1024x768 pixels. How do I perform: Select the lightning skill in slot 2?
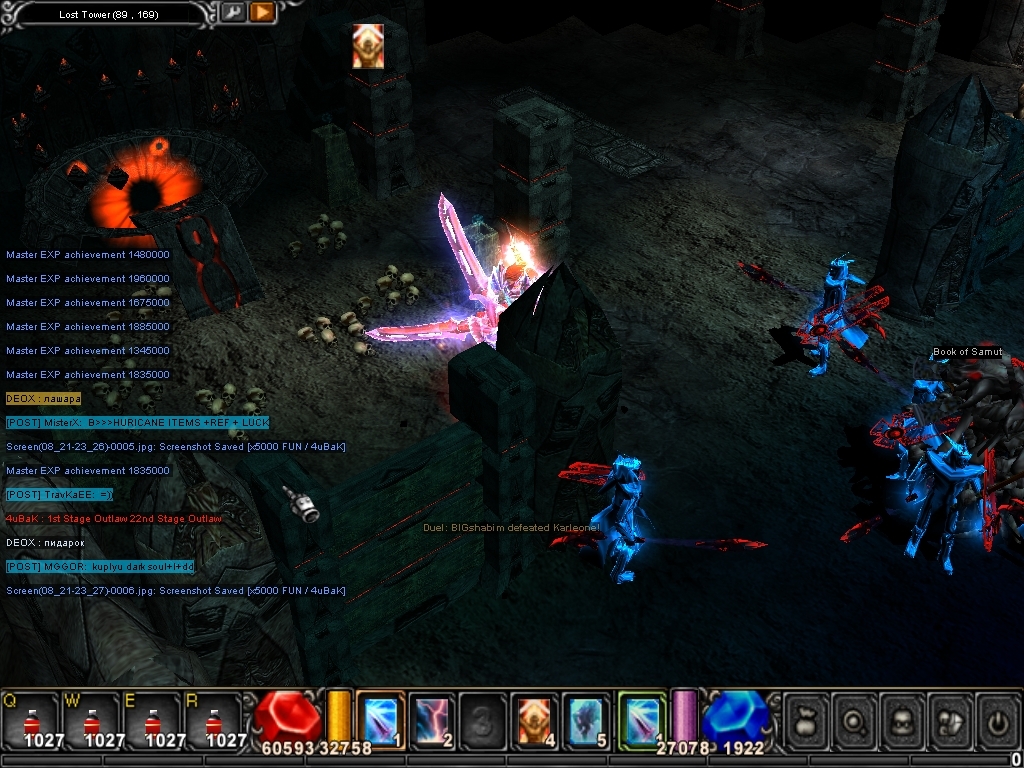(x=432, y=720)
